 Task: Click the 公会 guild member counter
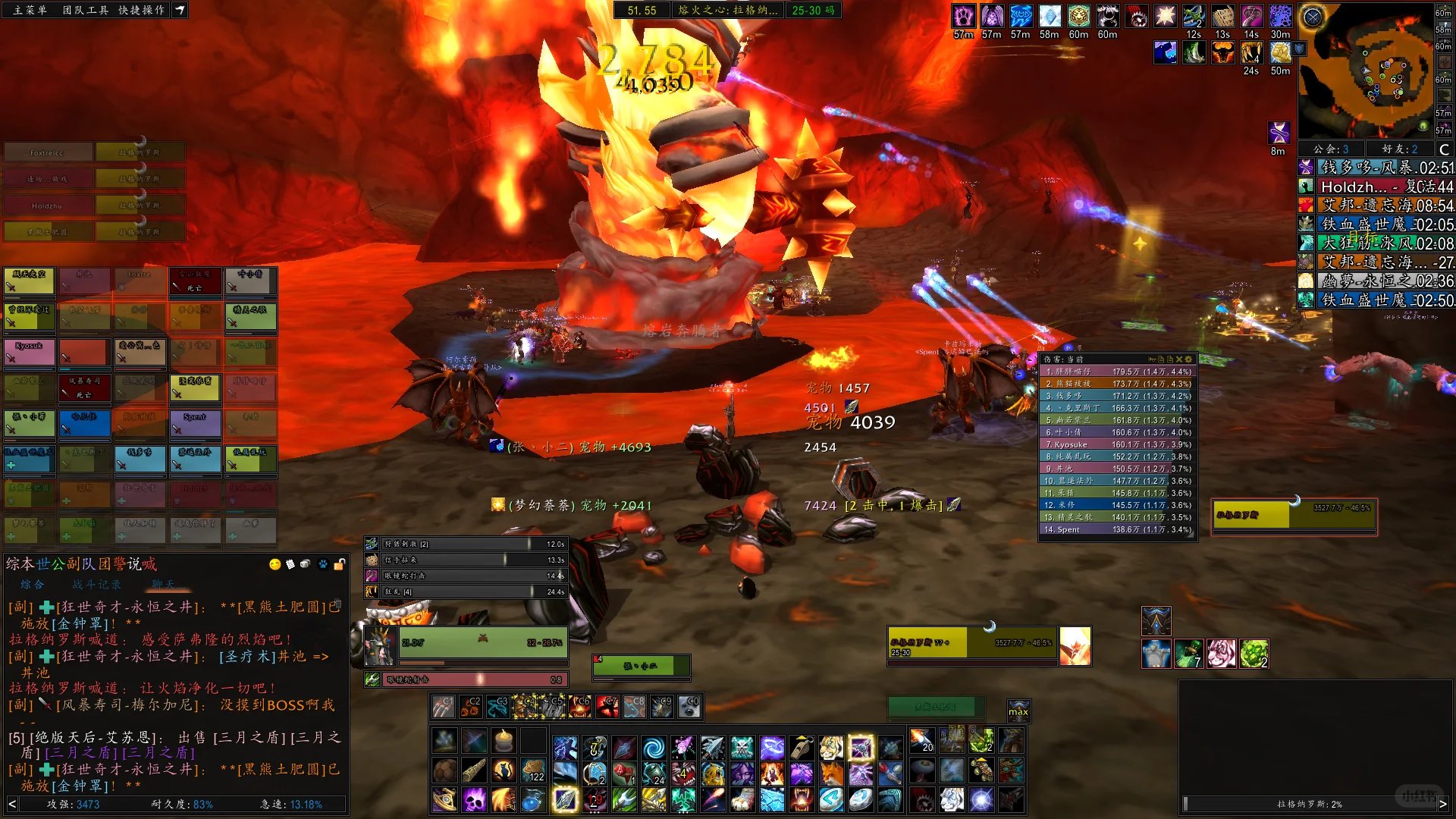click(x=1331, y=149)
